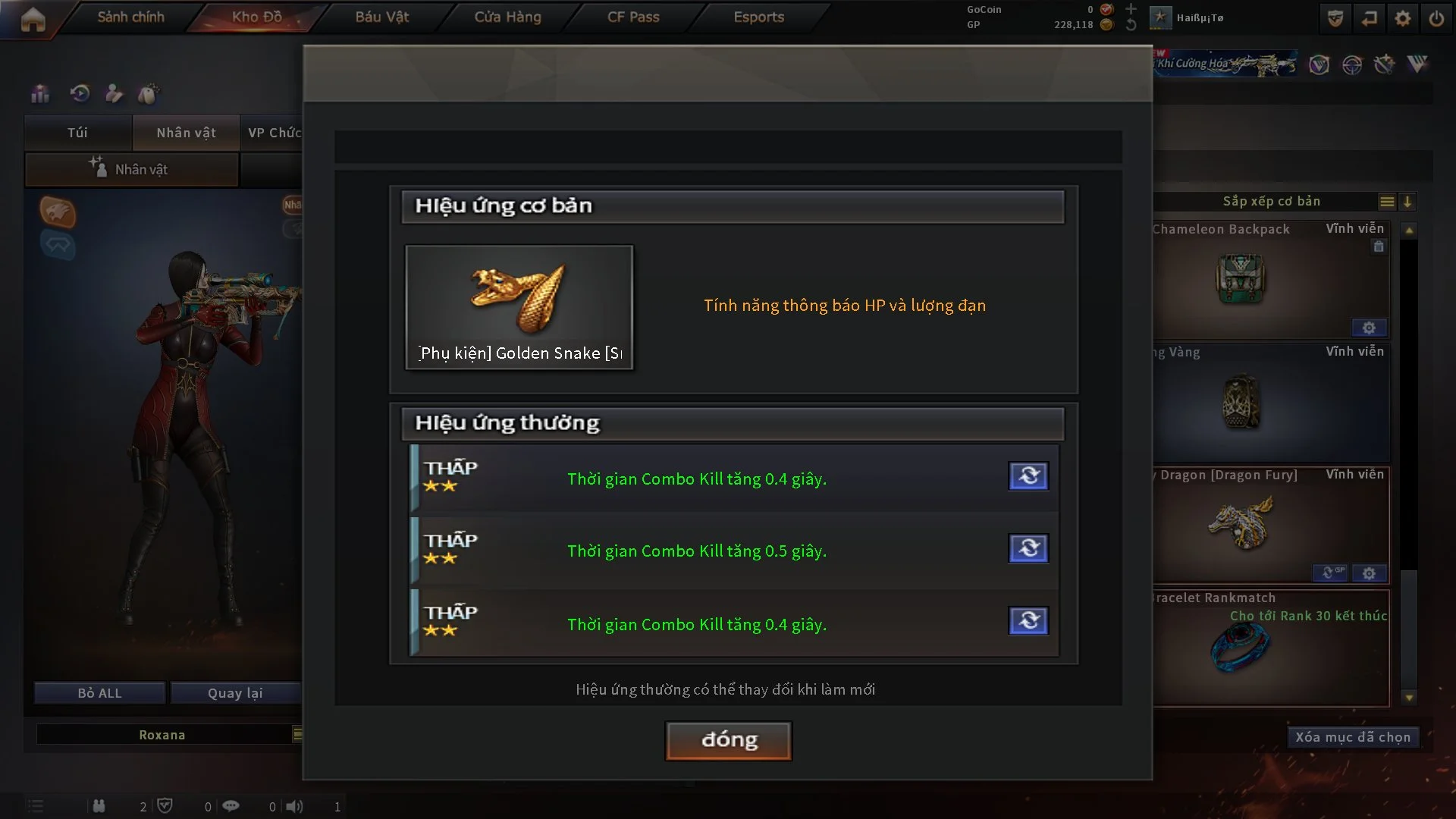Screen dimensions: 1456x819
Task: Select the Túi bag tab
Action: (77, 133)
